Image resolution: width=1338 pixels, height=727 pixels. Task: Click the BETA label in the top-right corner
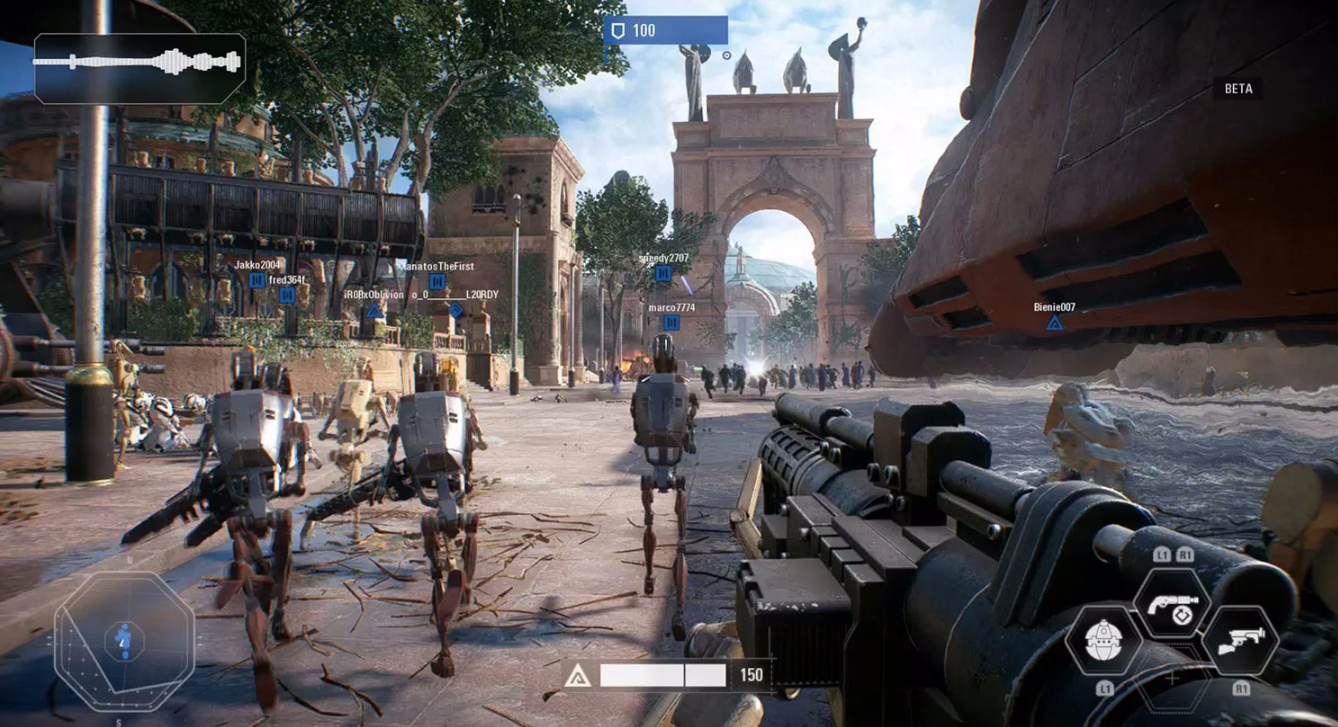pos(1238,88)
